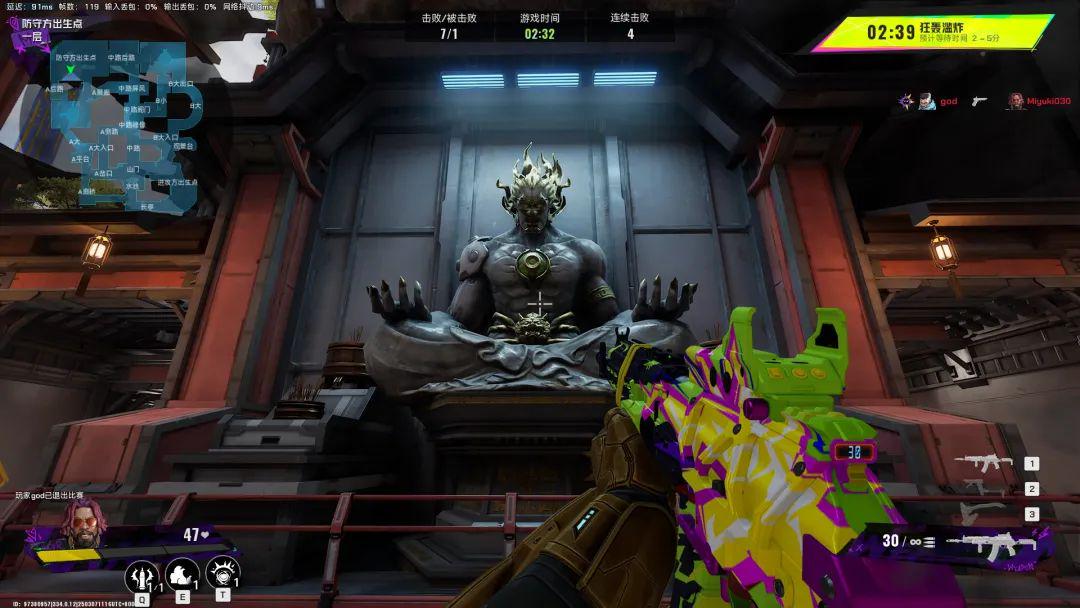Select Miyuki030's portrait in the kill feed
1080x608 pixels.
[x=1016, y=101]
